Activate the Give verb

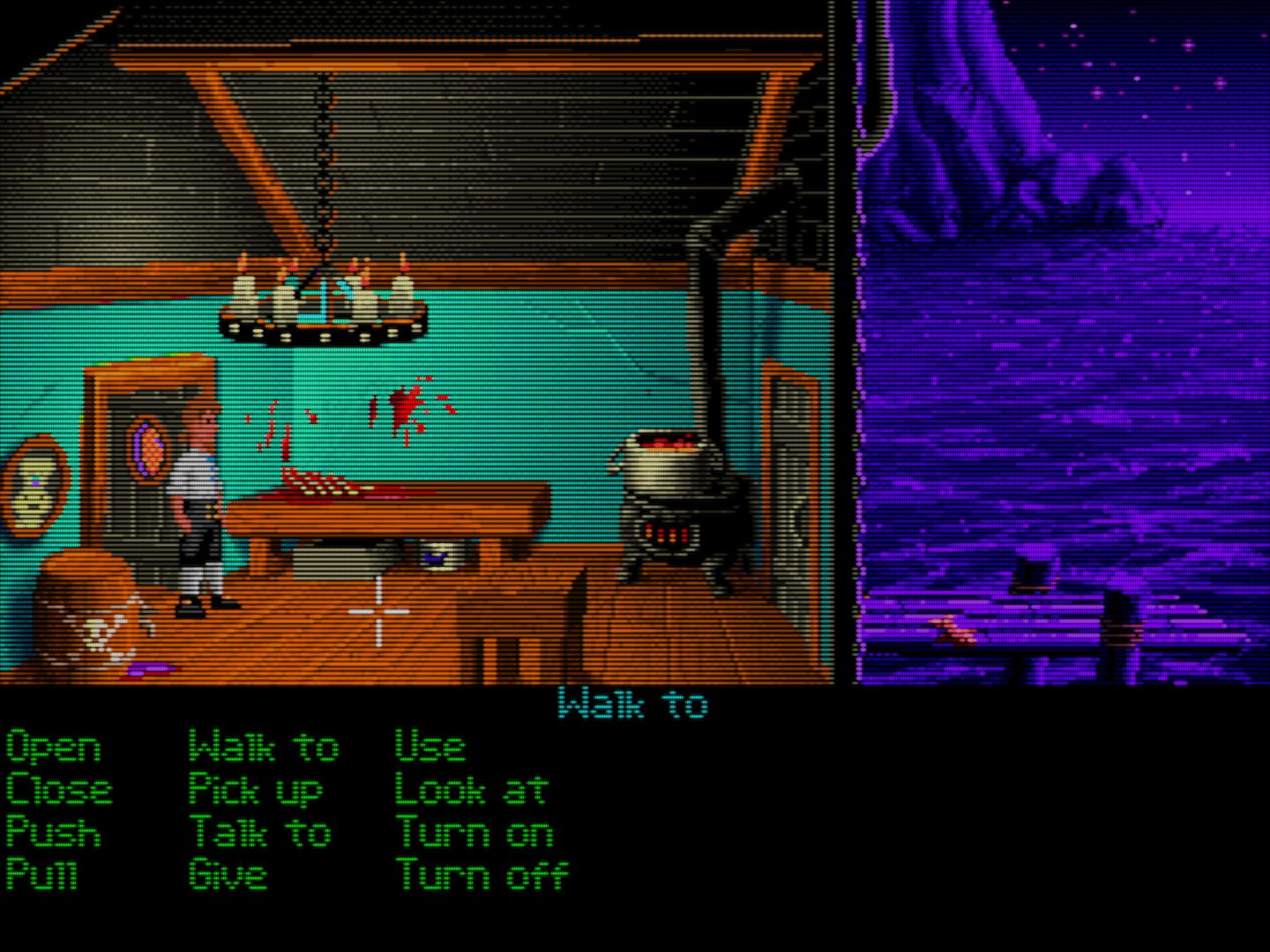228,874
